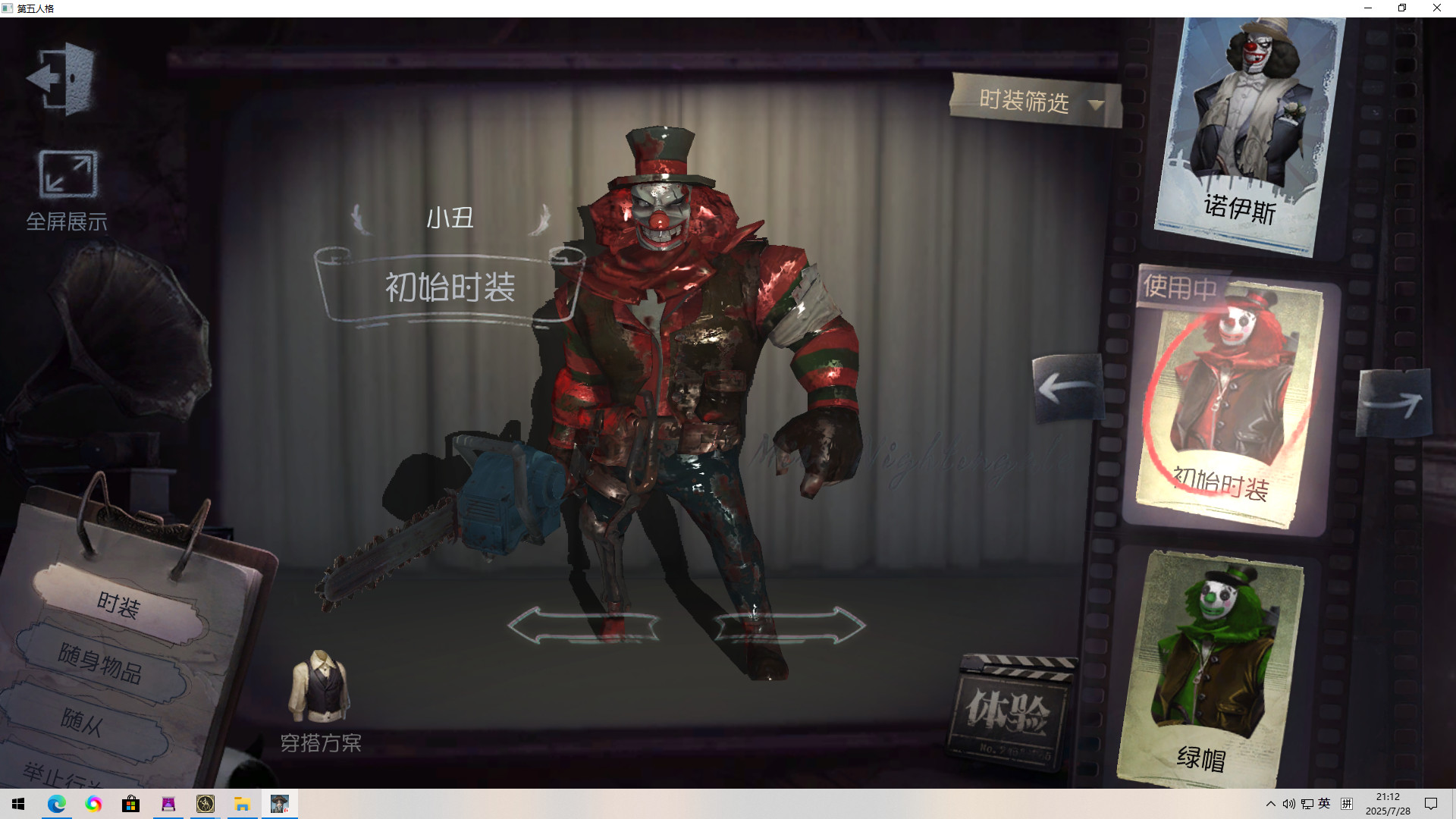Screen dimensions: 1456x819
Task: Switch the input method language indicator 英
Action: [x=1325, y=803]
